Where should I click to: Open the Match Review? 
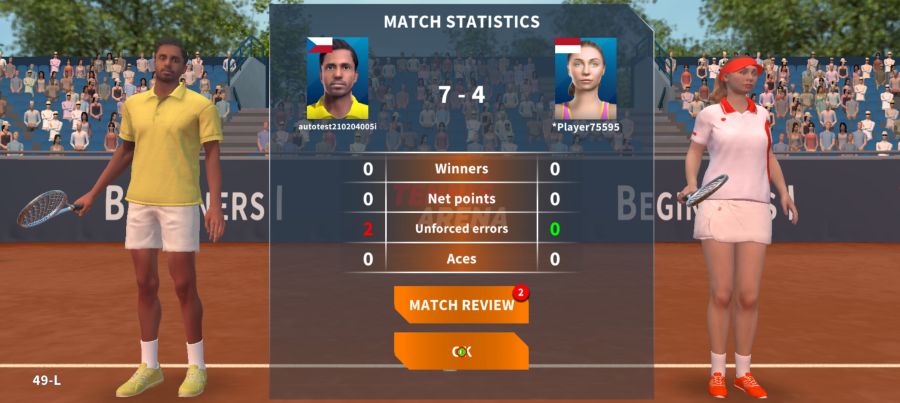pyautogui.click(x=461, y=305)
